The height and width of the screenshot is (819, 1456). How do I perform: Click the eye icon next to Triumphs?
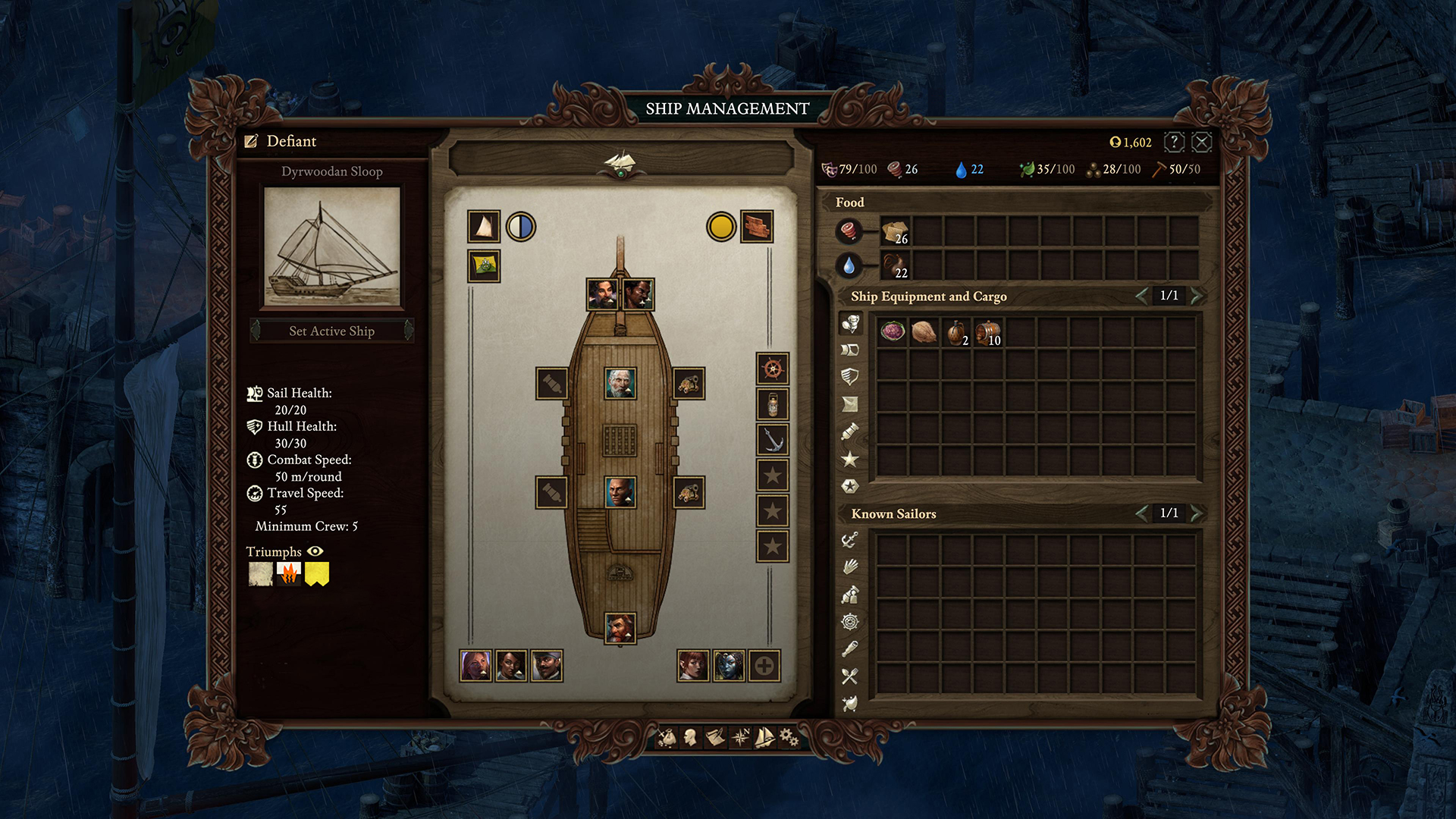click(x=316, y=552)
